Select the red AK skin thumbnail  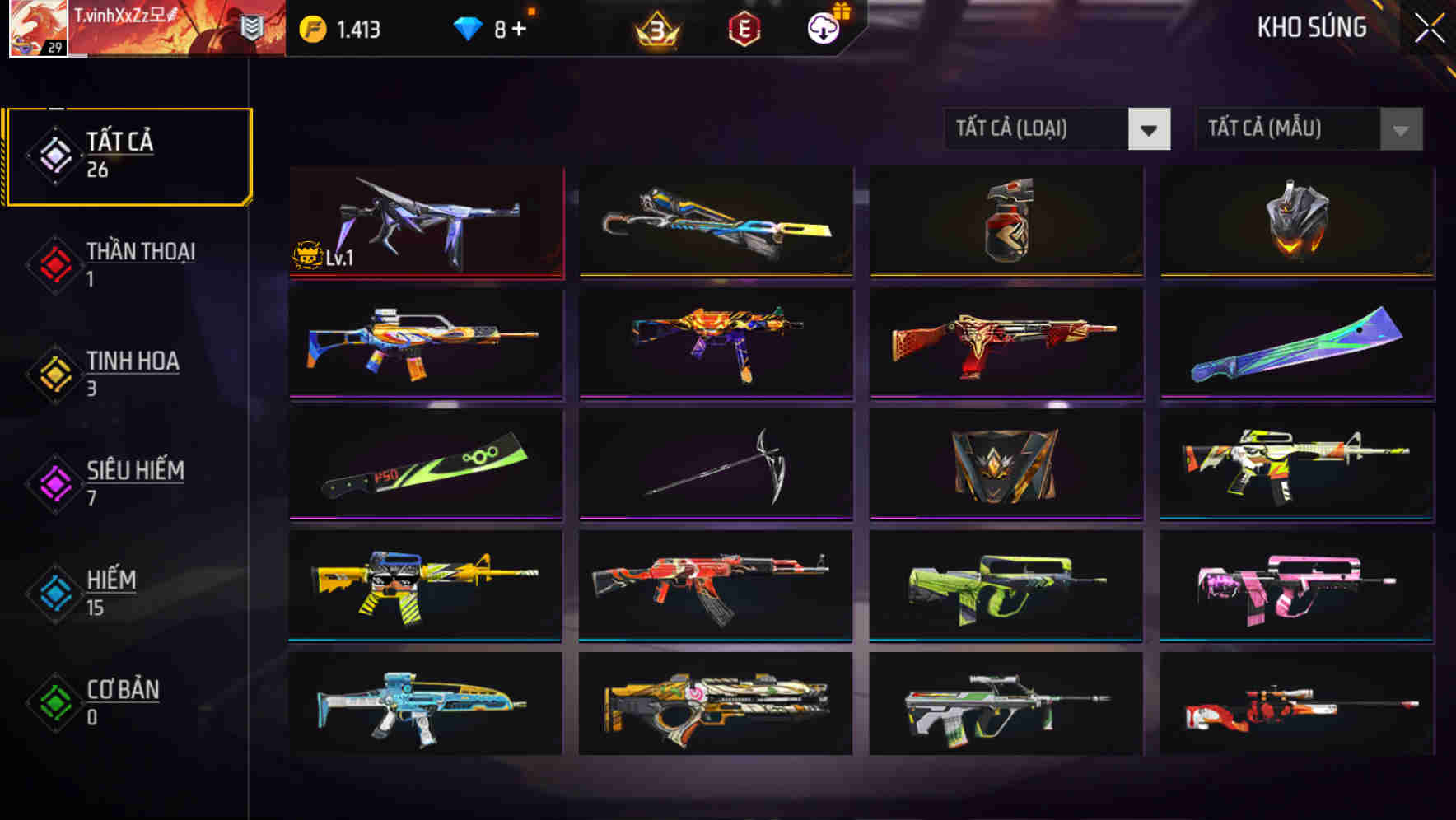[715, 588]
